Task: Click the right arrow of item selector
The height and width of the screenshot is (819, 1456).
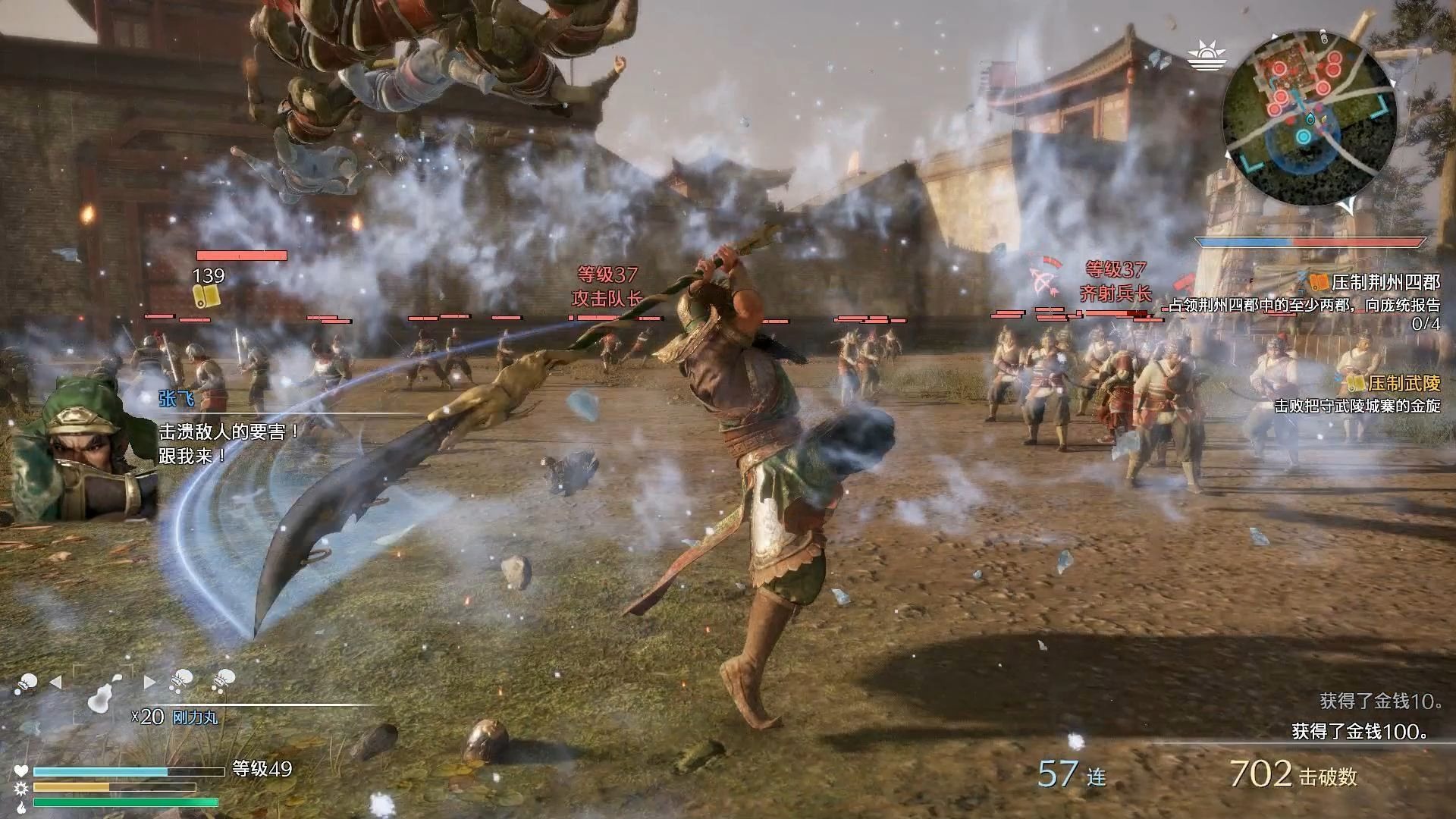Action: click(149, 682)
